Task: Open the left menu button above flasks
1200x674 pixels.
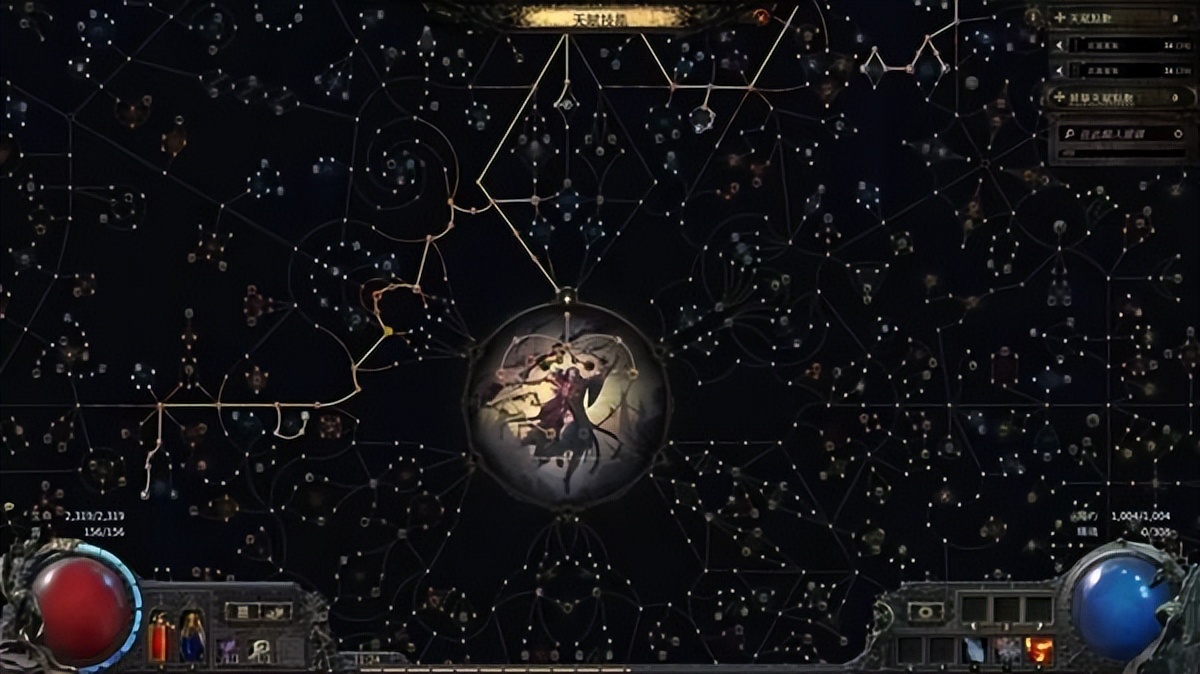Action: [x=243, y=611]
